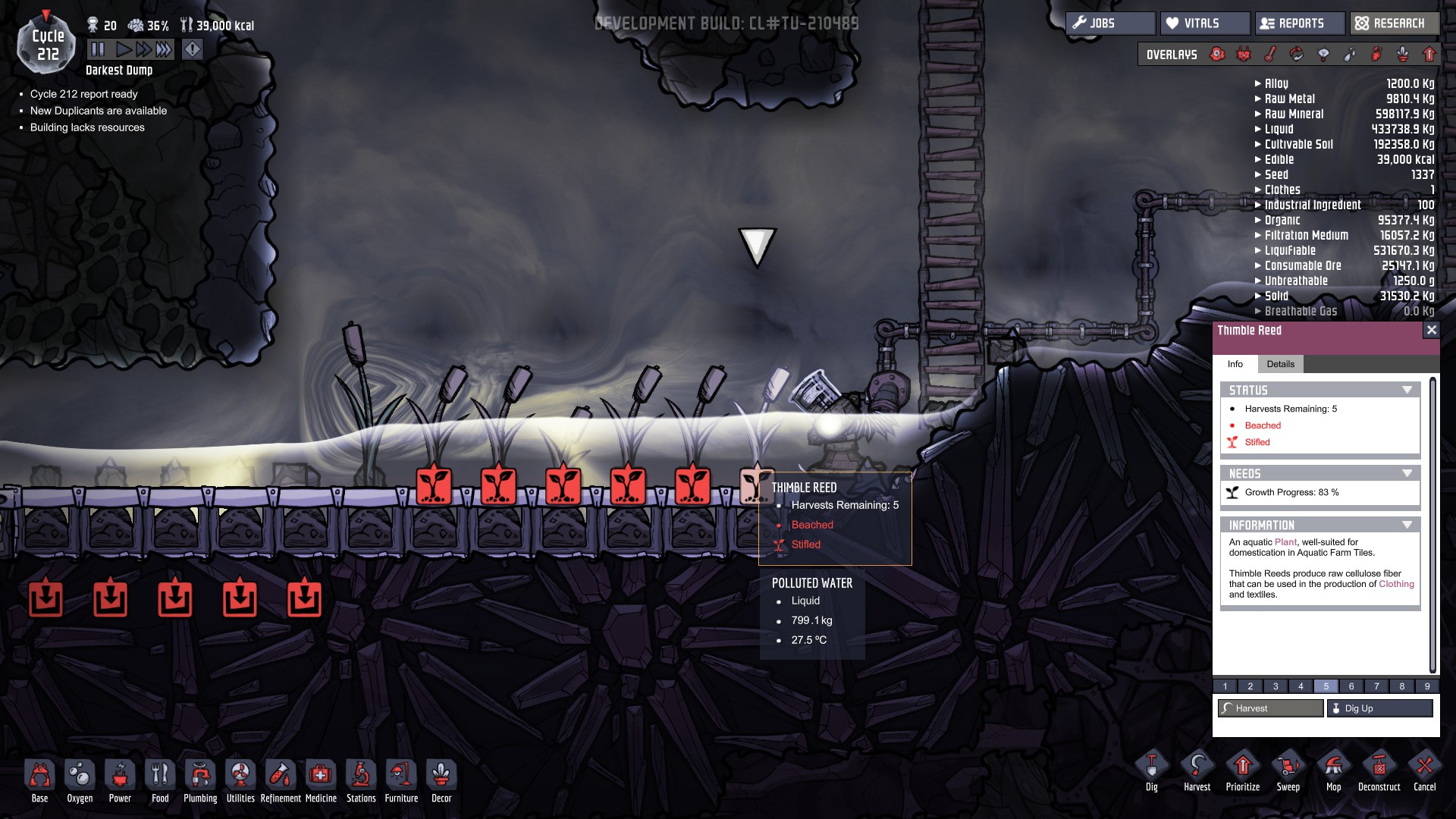Image resolution: width=1456 pixels, height=819 pixels.
Task: Switch to the Details tab
Action: pyautogui.click(x=1282, y=364)
